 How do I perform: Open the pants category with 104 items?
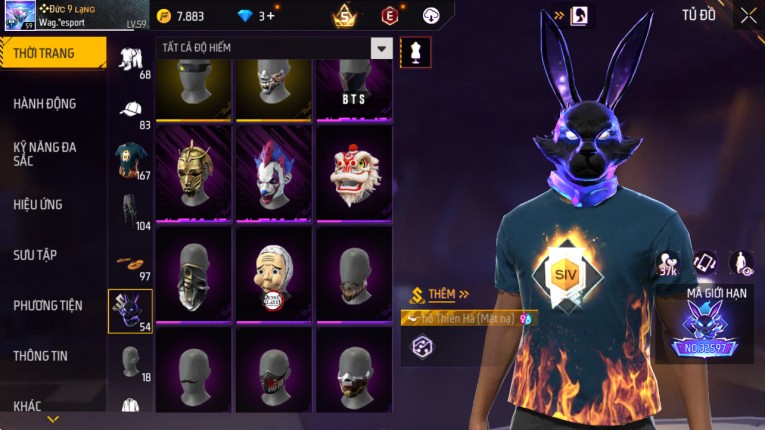130,210
